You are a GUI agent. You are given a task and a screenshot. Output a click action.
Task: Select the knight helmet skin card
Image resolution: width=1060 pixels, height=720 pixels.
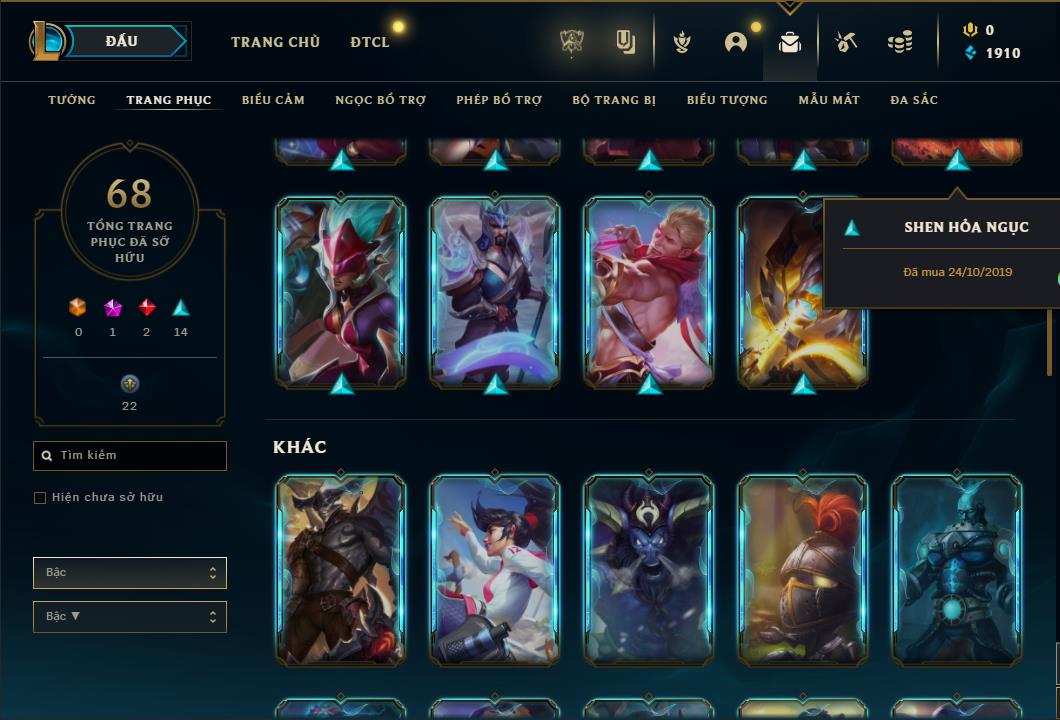(803, 569)
